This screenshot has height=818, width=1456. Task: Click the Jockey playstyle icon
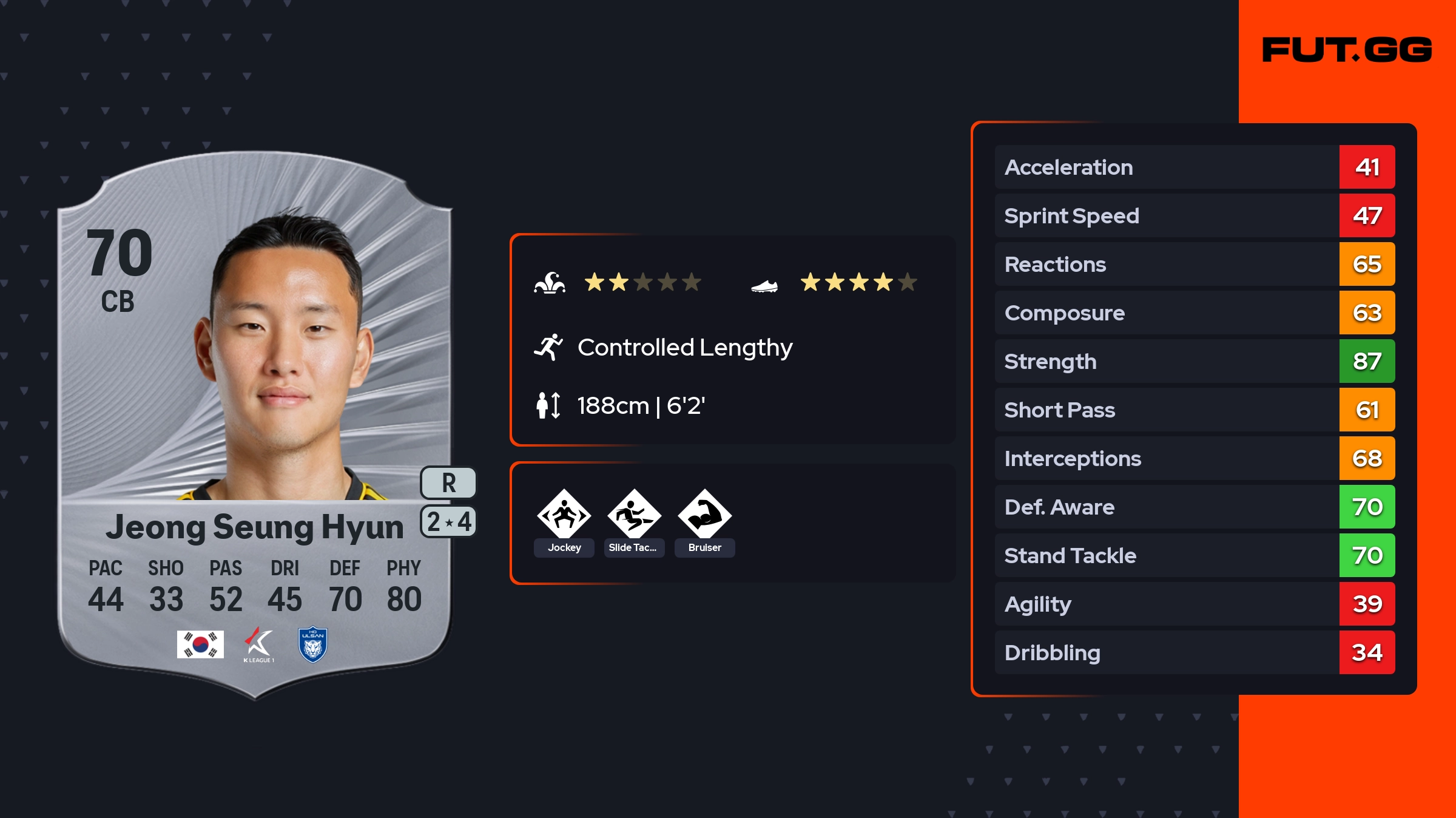(564, 515)
